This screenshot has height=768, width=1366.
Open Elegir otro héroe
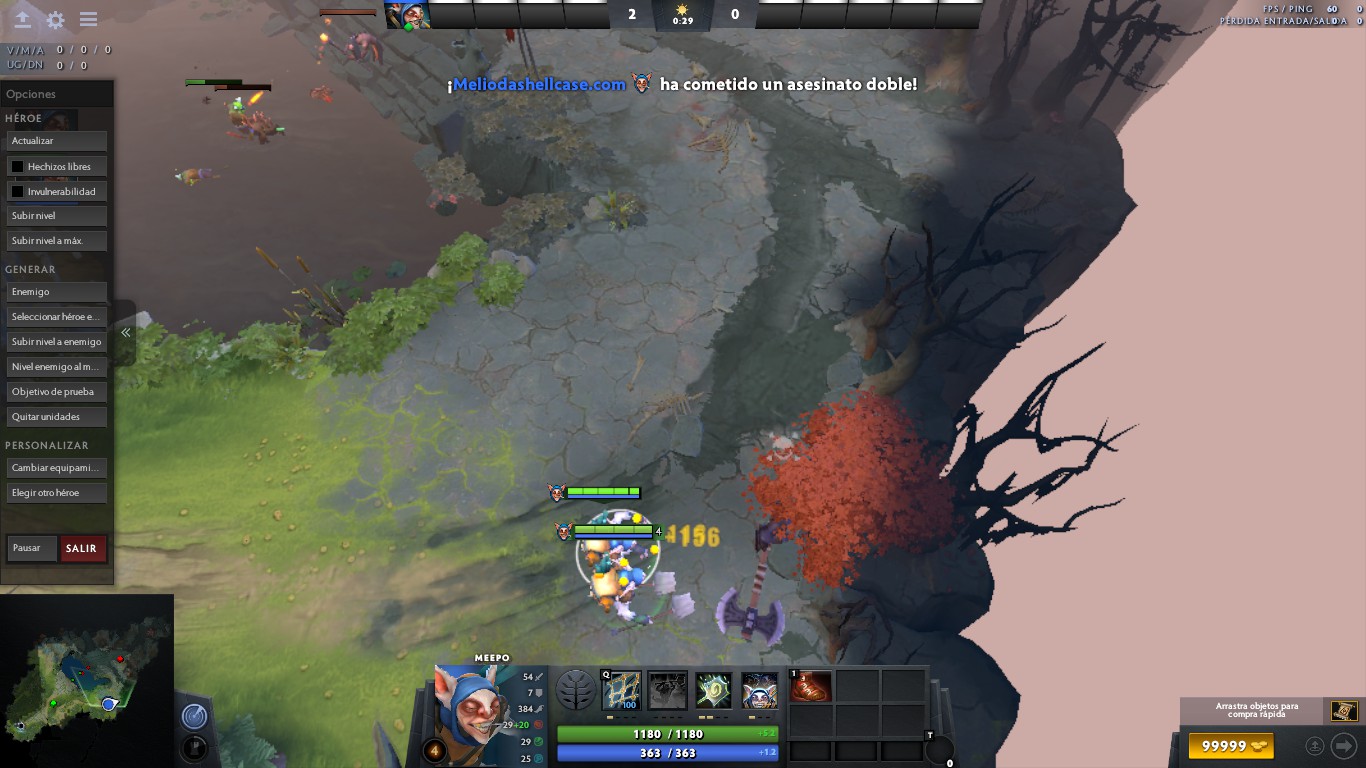pyautogui.click(x=56, y=493)
